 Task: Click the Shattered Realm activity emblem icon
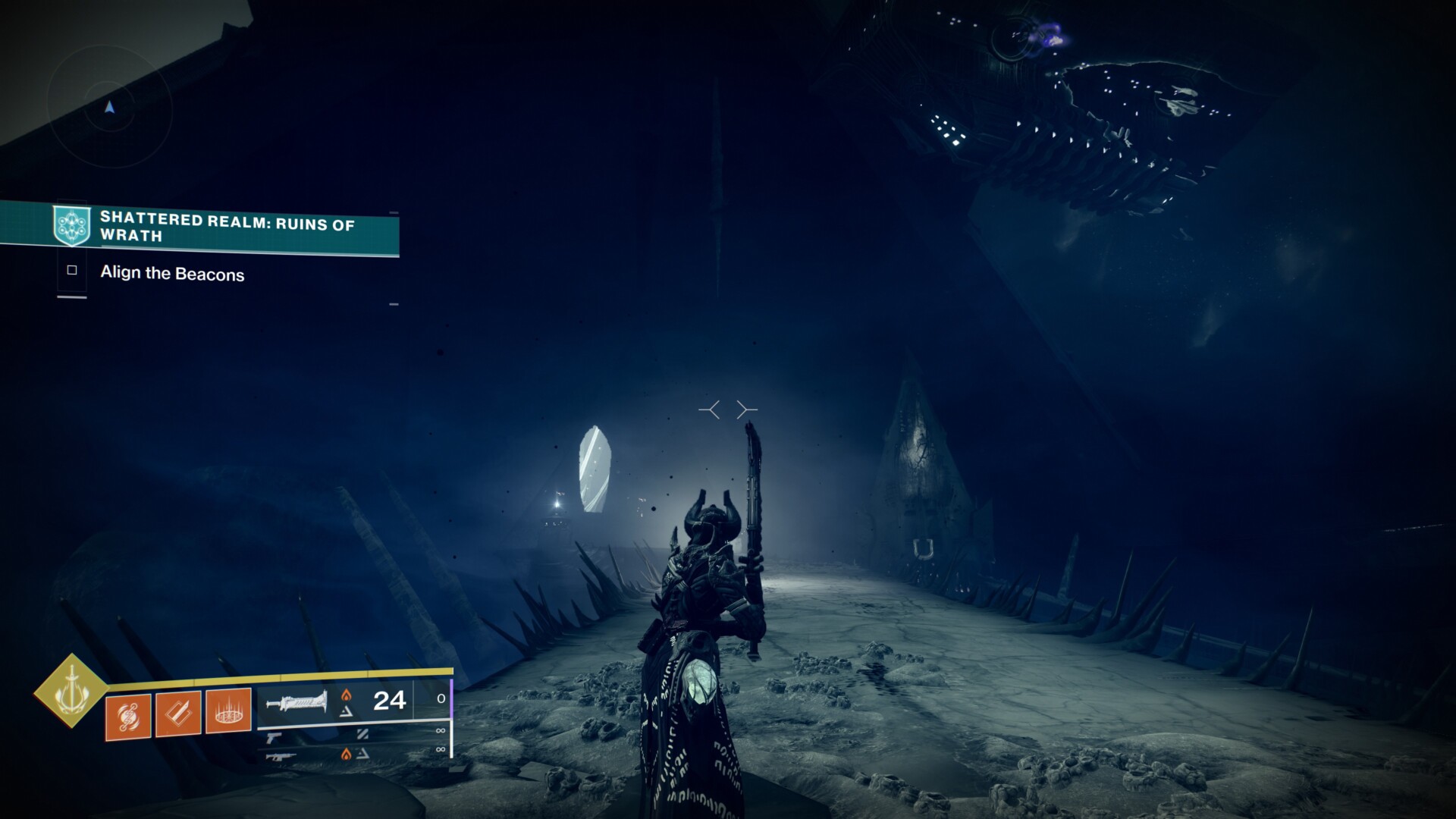[x=72, y=225]
